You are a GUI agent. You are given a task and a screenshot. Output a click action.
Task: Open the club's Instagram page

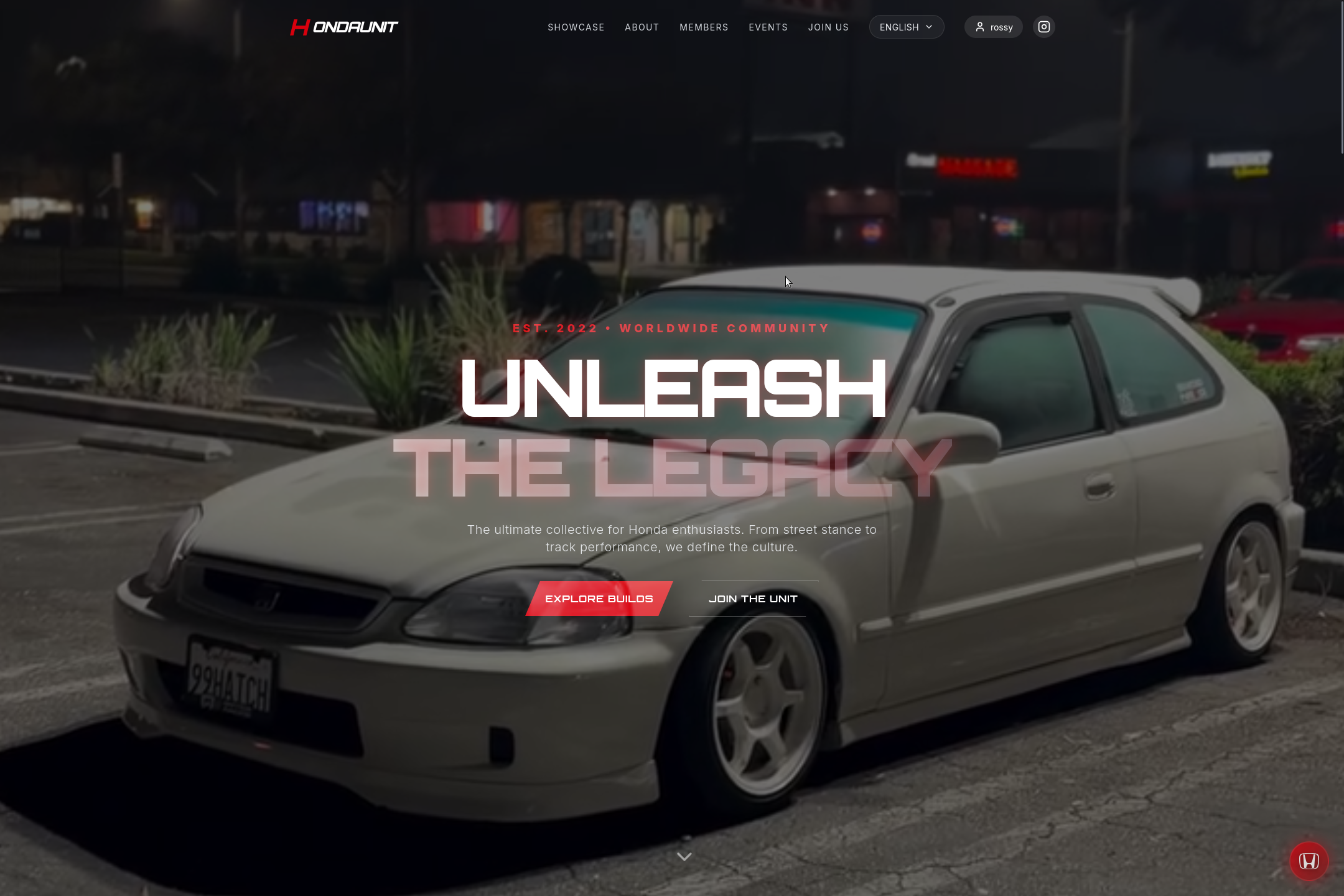(x=1043, y=26)
